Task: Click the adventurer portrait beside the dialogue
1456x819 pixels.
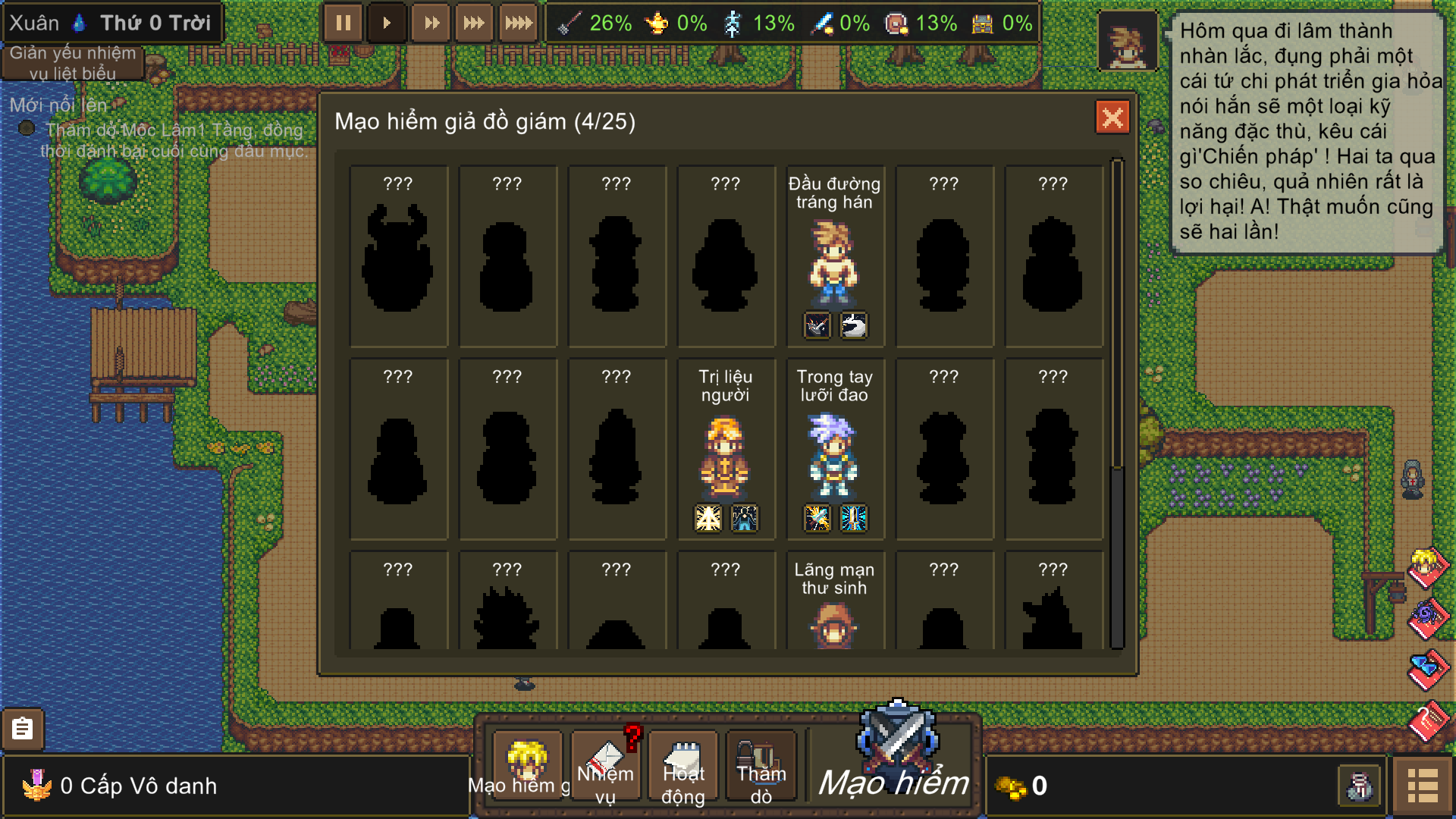Action: 1127,42
